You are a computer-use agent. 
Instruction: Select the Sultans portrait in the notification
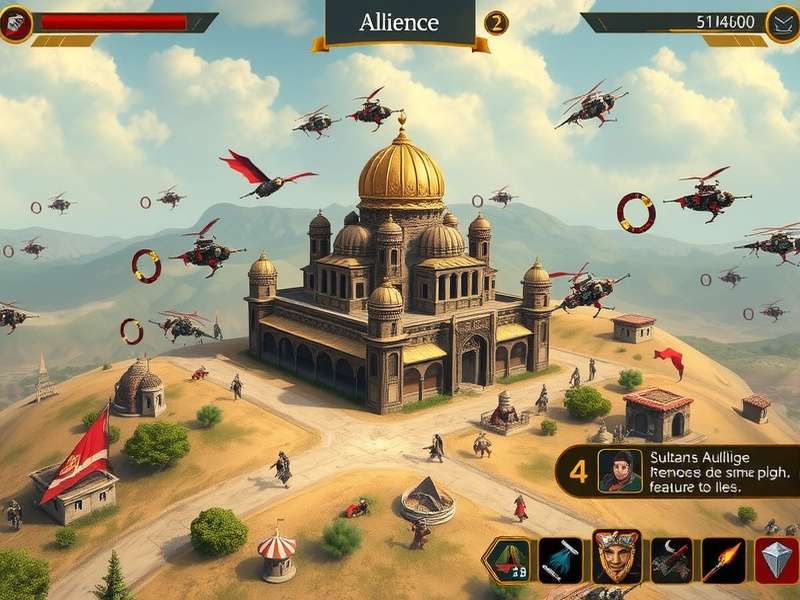[x=620, y=471]
